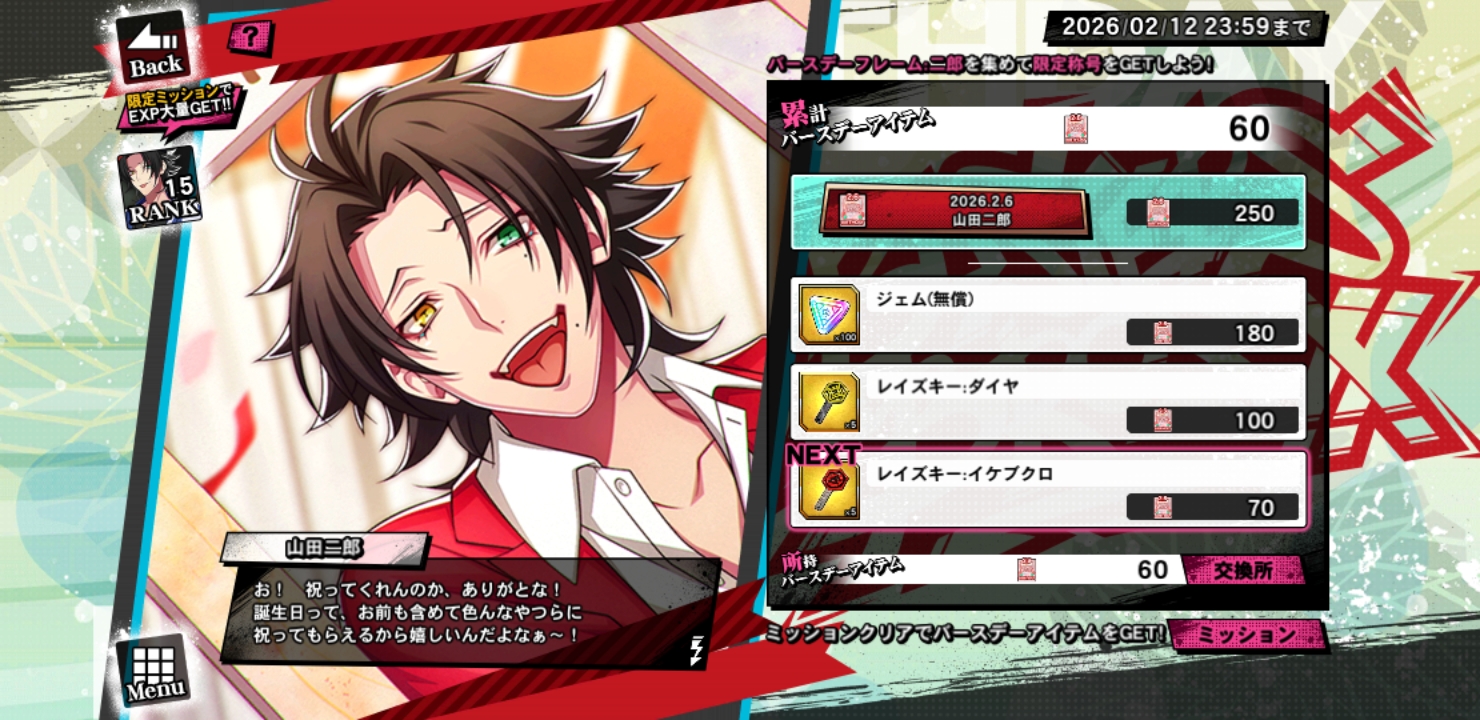Advance the 山田二郎 dialogue box

(470, 612)
